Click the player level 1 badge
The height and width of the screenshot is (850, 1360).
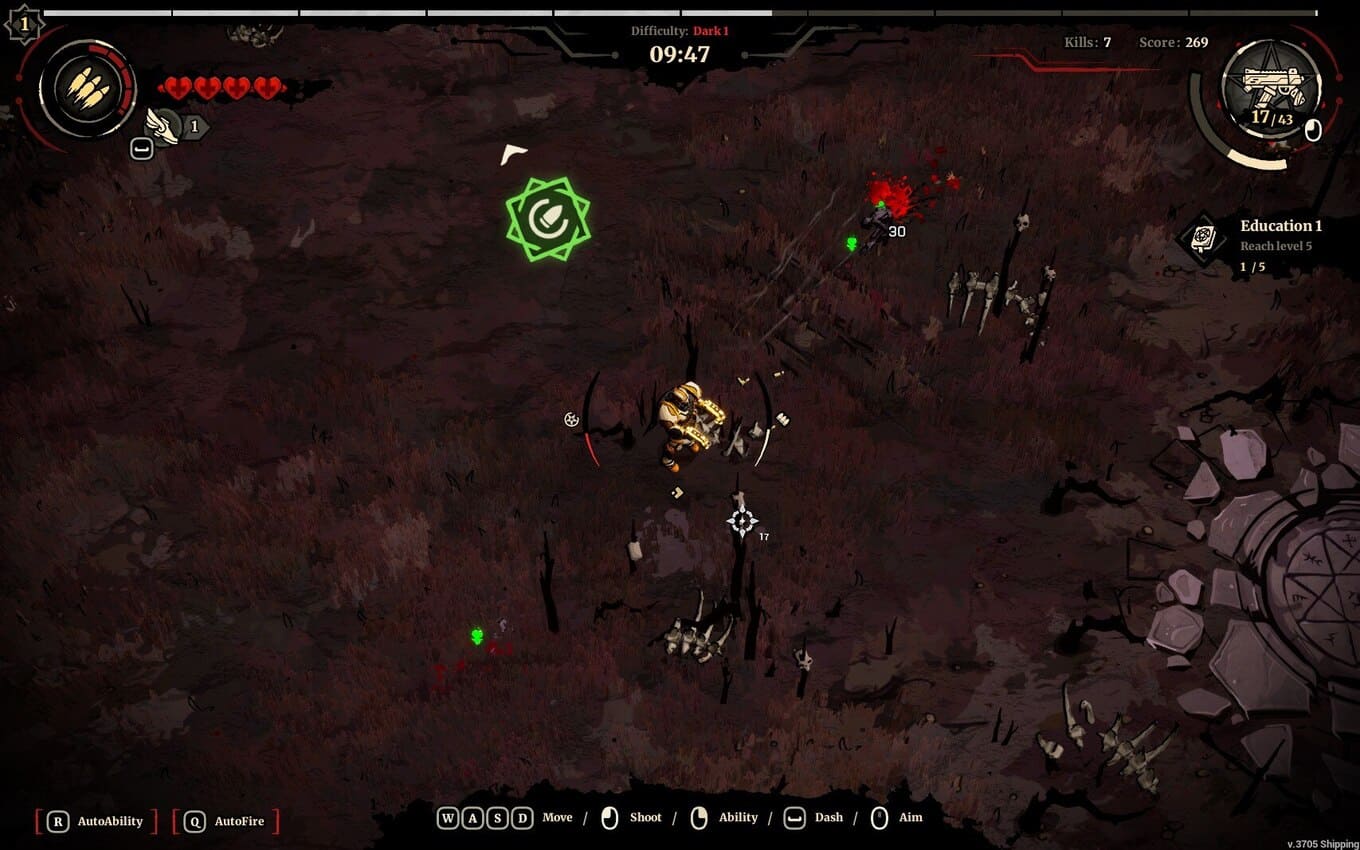click(23, 23)
